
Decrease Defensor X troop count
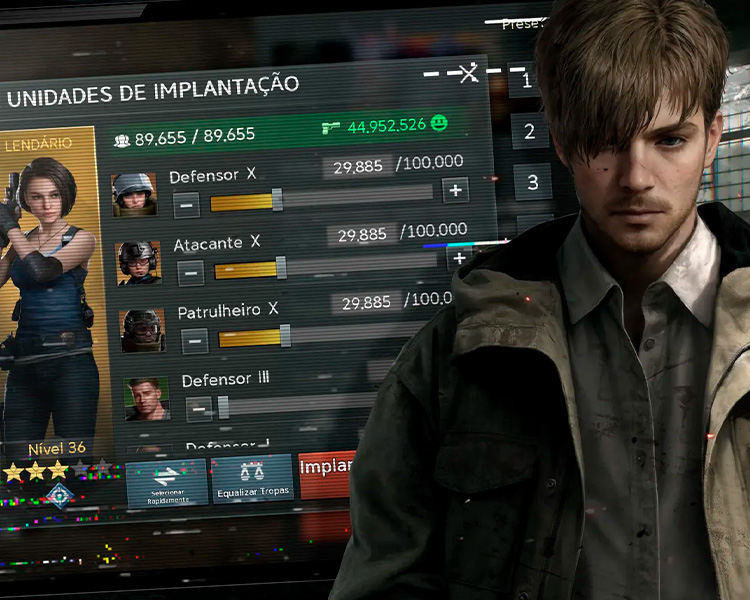click(x=186, y=205)
